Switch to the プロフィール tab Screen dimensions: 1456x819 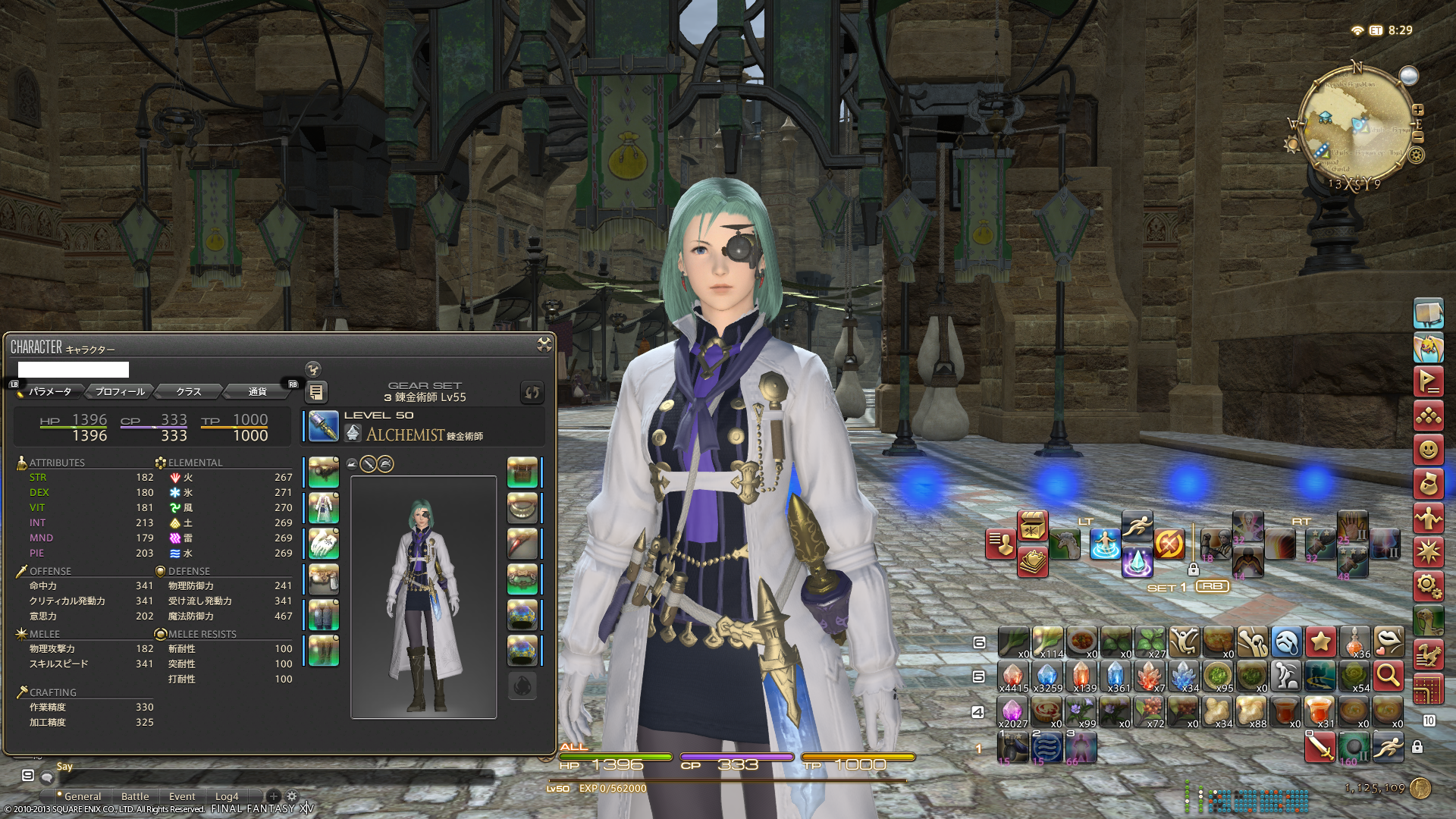coord(120,391)
